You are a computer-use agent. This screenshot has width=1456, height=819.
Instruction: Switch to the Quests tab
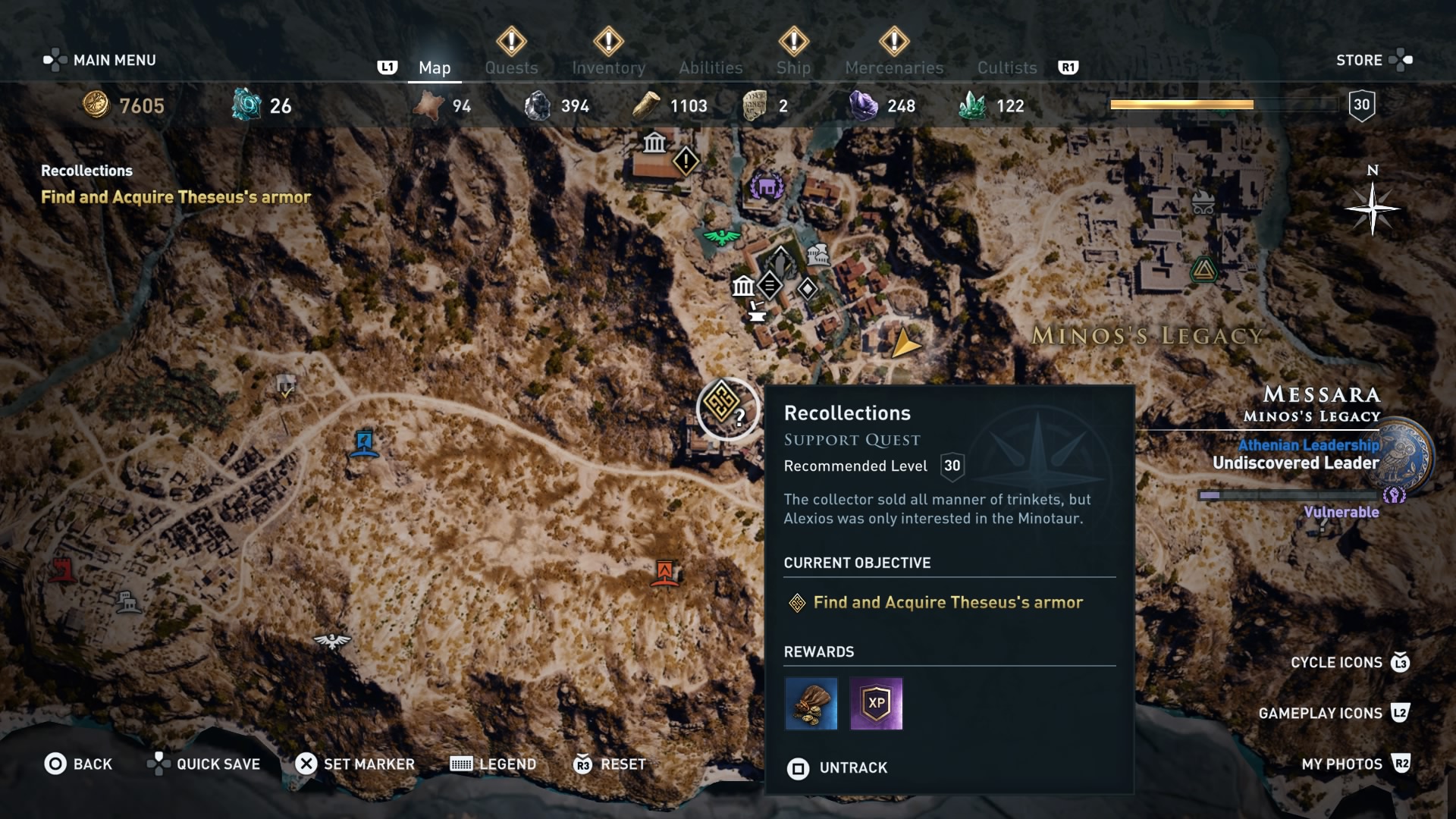click(x=511, y=67)
